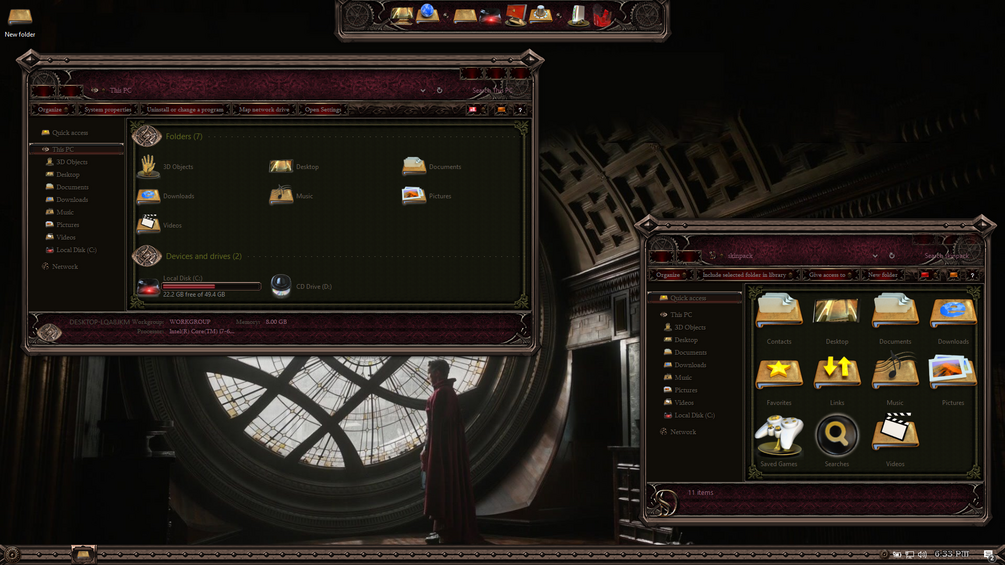Open the 3D Objects folder with hand icon

149,166
